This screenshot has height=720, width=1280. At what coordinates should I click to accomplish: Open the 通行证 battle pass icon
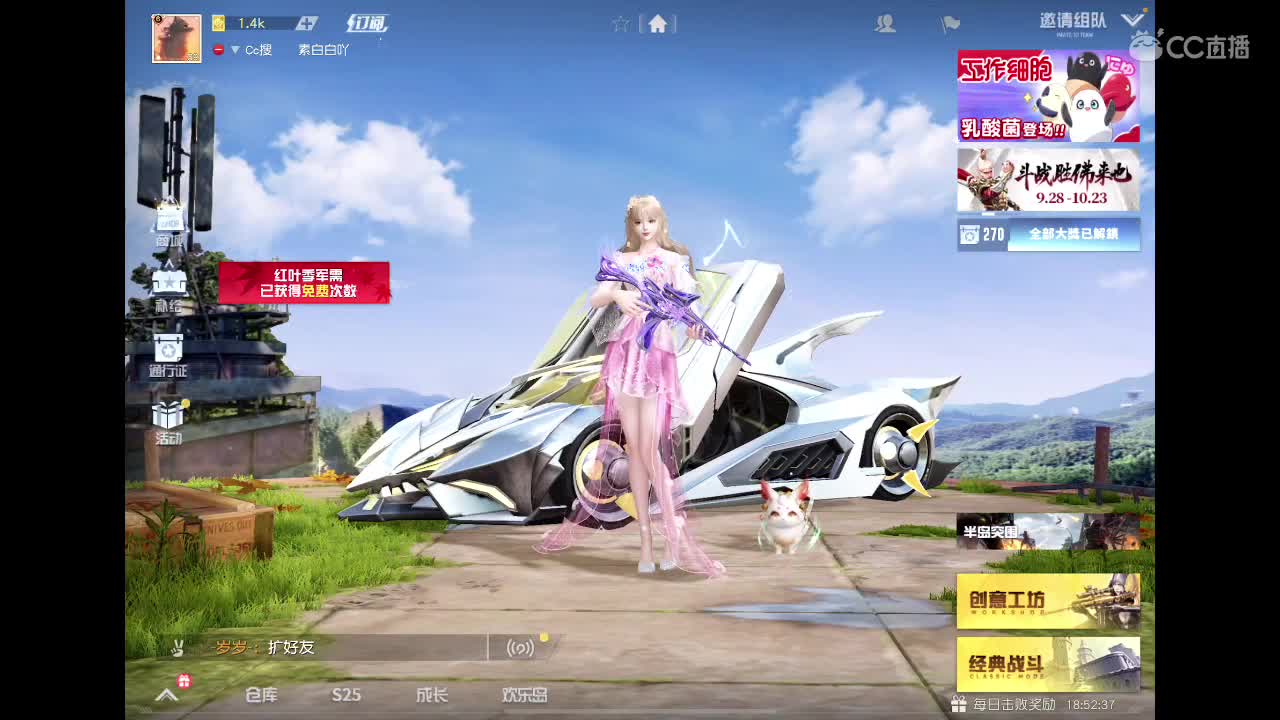pyautogui.click(x=168, y=348)
